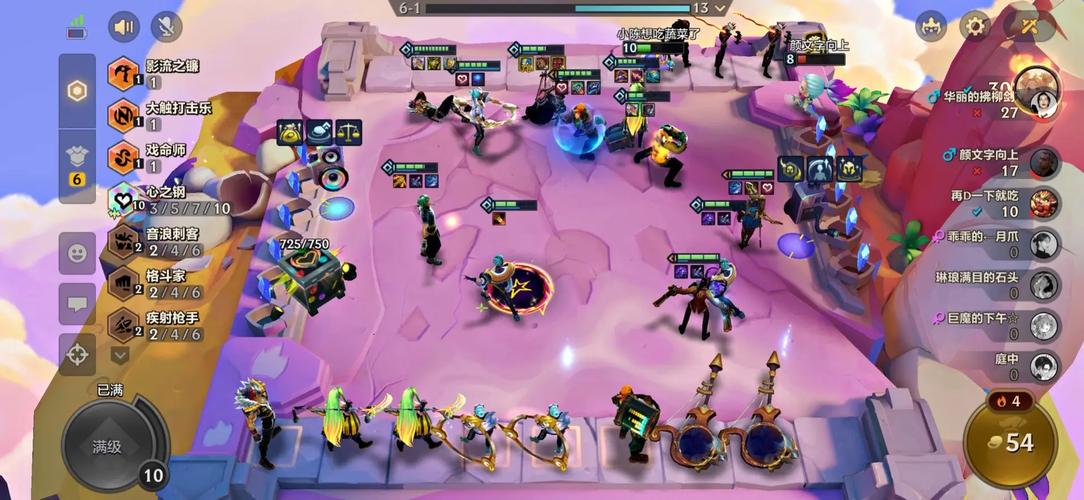Screen dimensions: 1084x500
Task: Select the 疾射枪手 trait entry
Action: 165,326
